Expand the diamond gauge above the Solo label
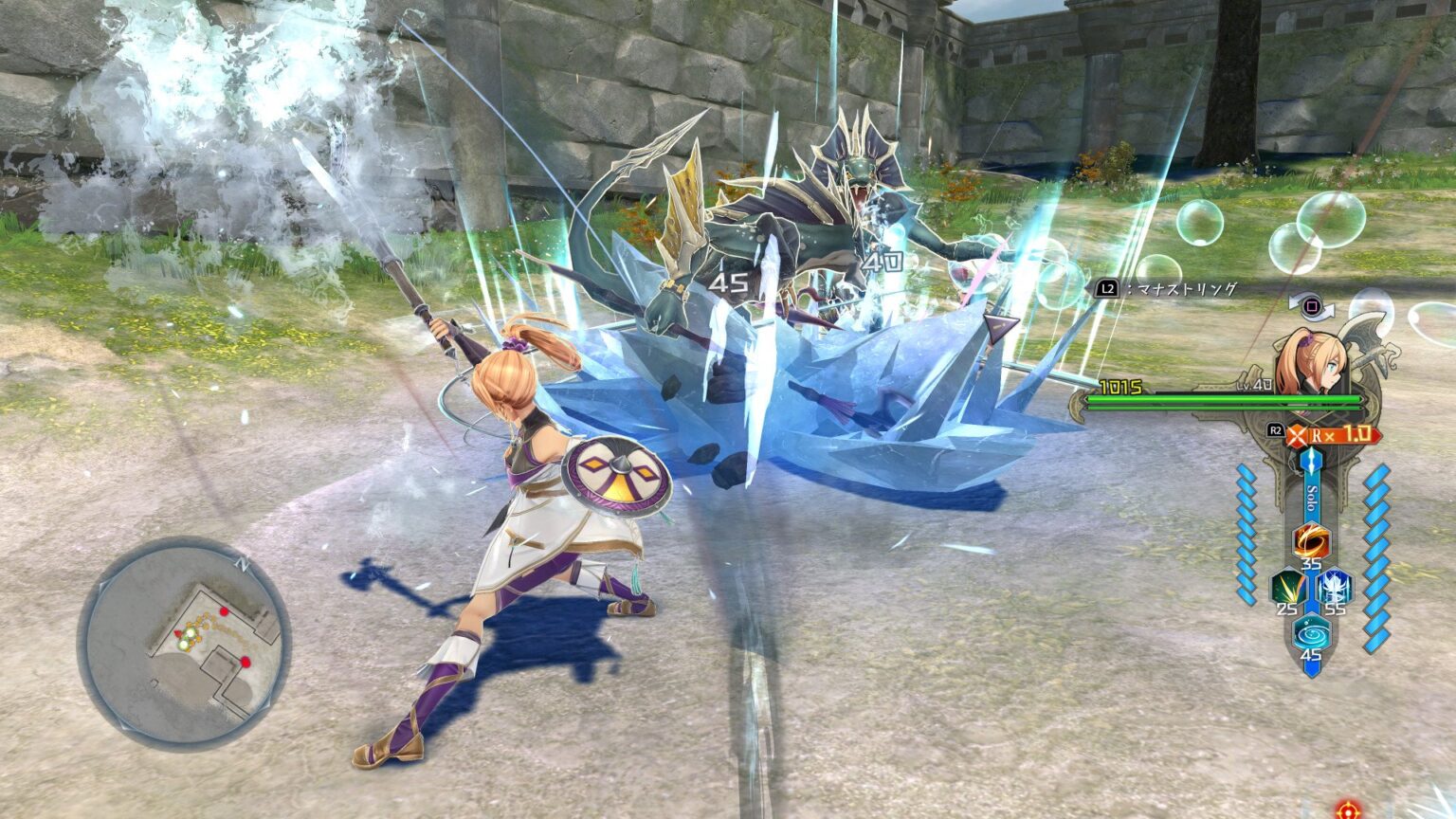Viewport: 1456px width, 819px height. coord(1313,461)
